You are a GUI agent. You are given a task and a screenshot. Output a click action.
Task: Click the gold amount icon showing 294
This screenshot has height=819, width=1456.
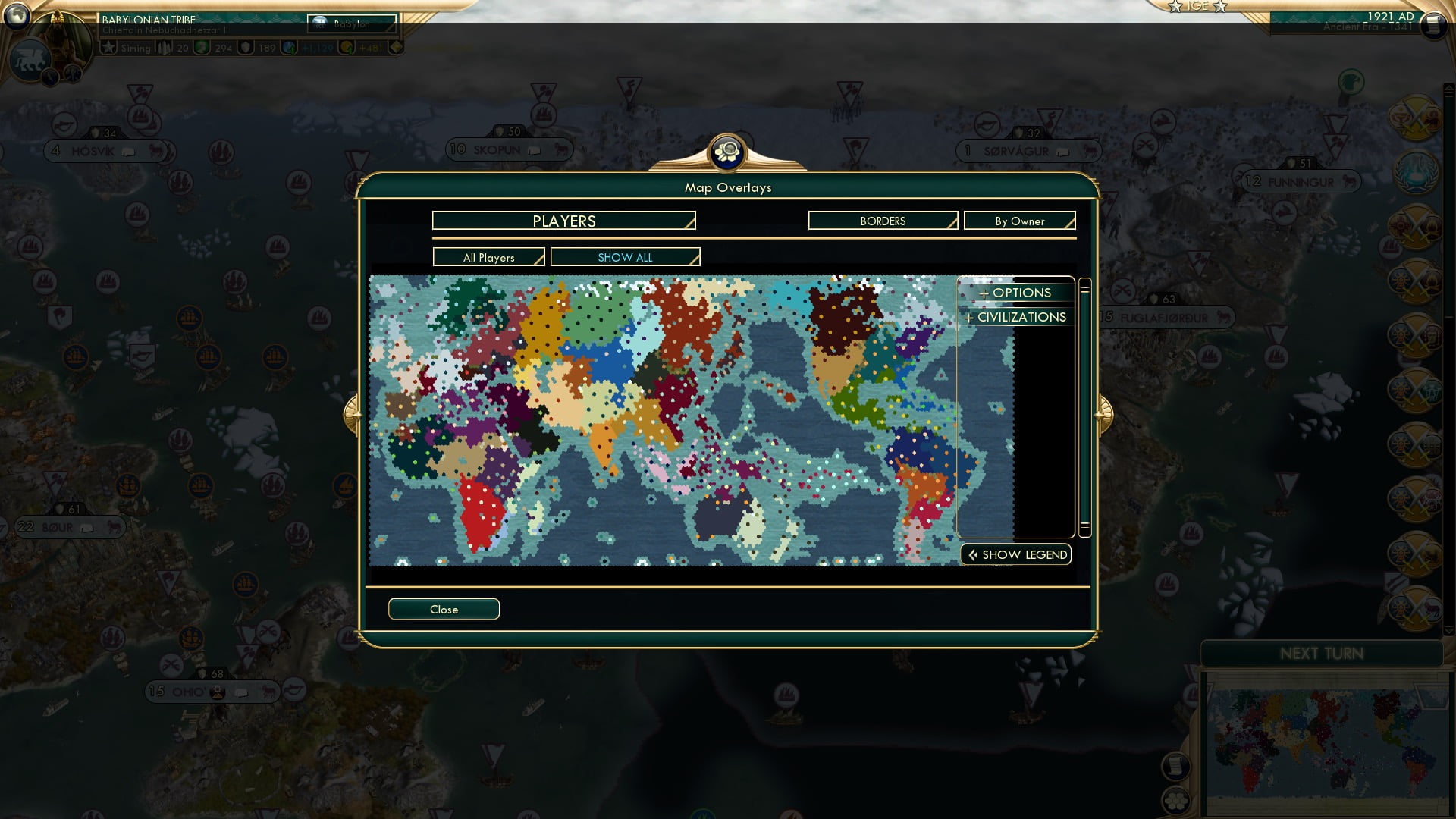click(x=203, y=47)
